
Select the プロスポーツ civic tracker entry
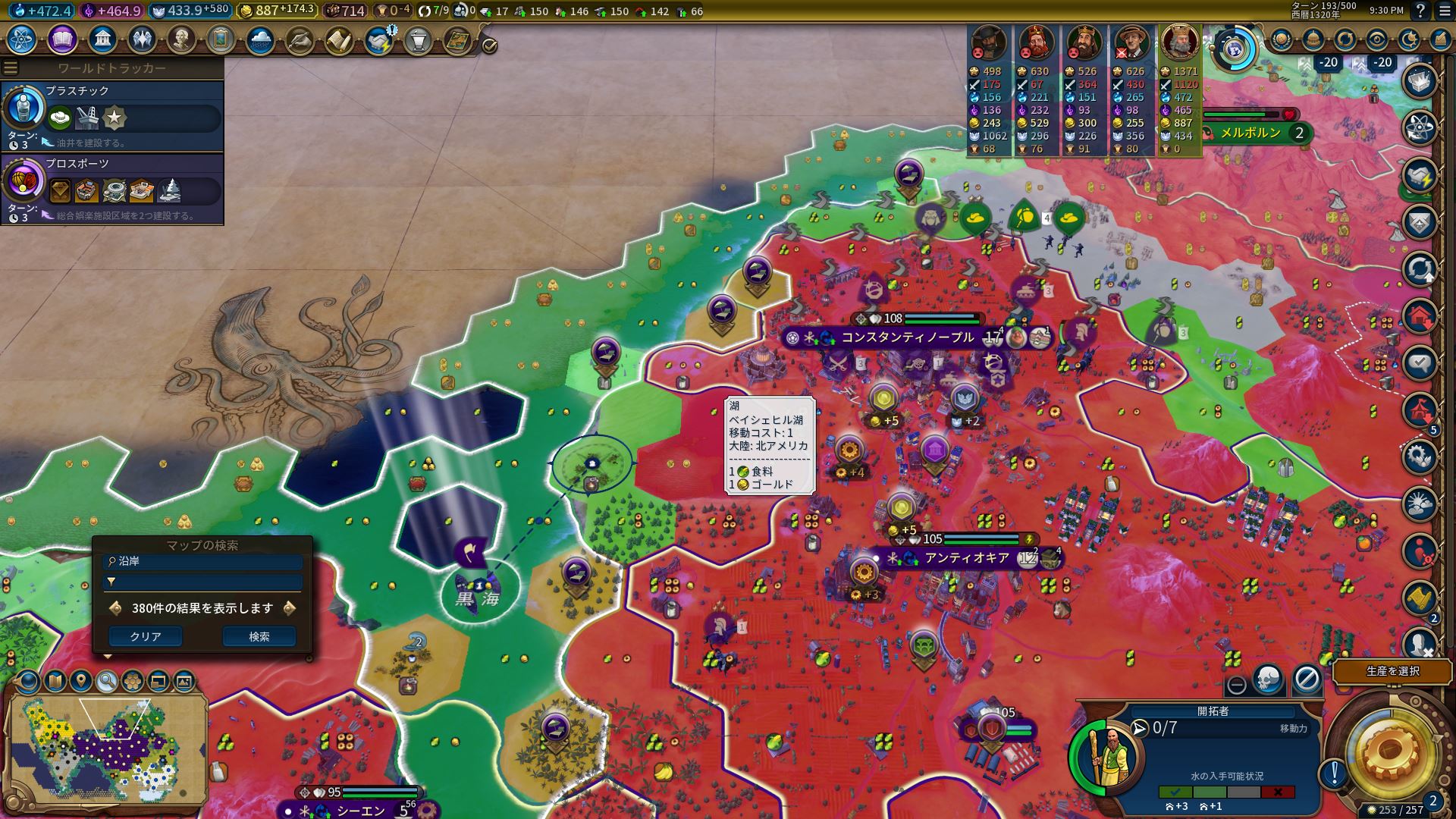click(x=112, y=188)
